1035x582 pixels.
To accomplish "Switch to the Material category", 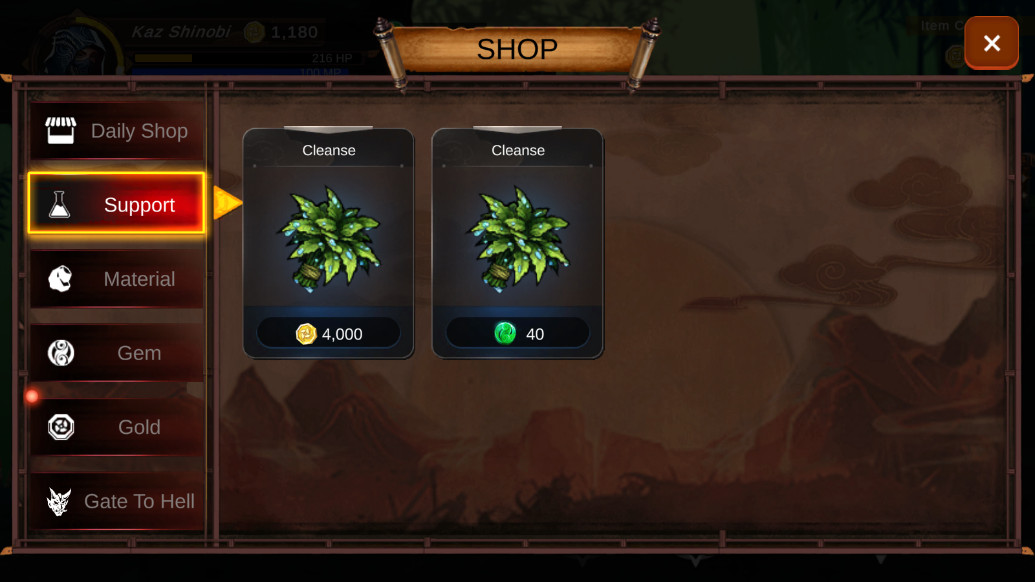I will (117, 279).
